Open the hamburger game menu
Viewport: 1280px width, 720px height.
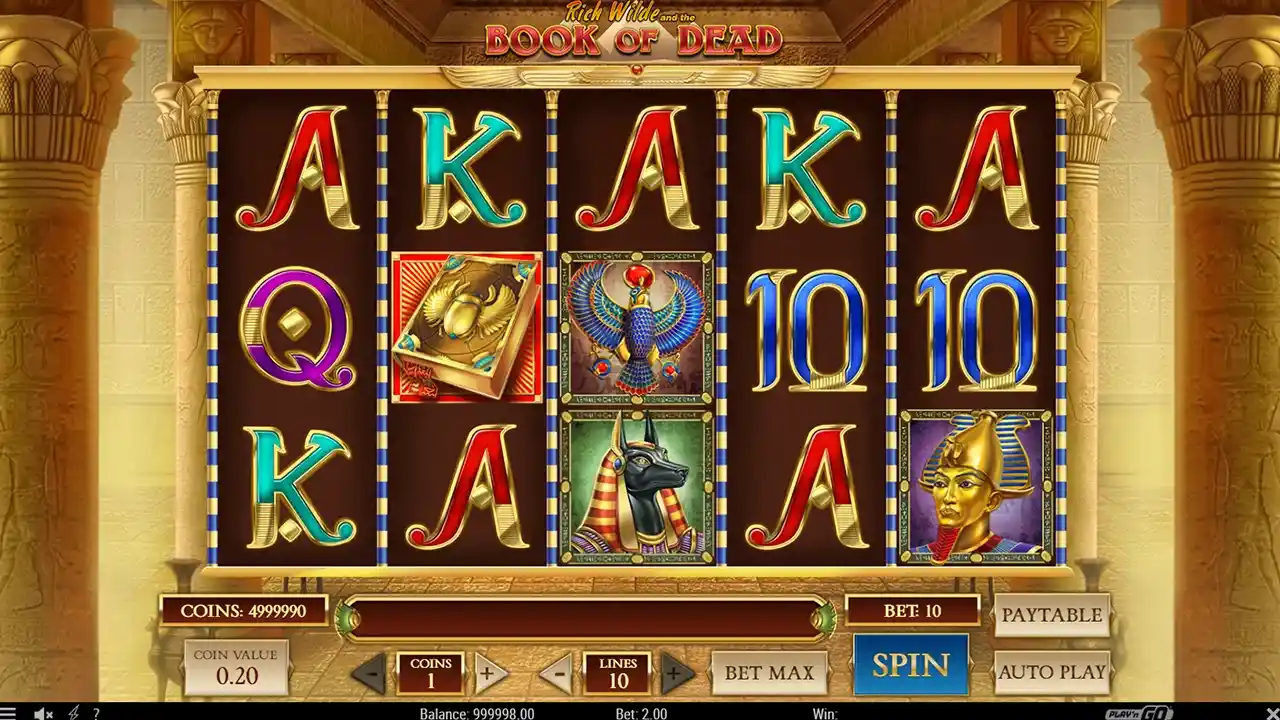click(8, 712)
